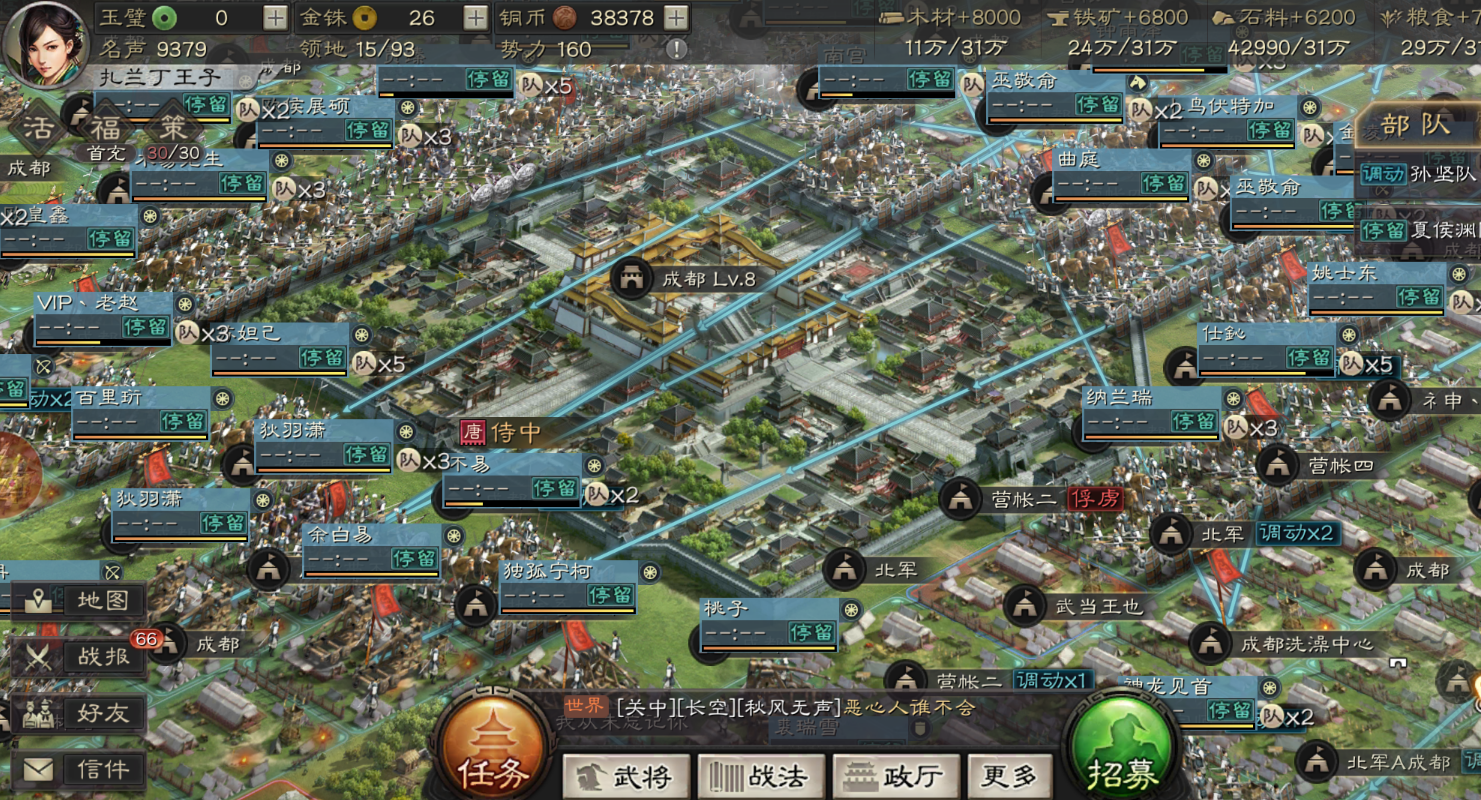Screen dimensions: 1481x800
Task: Open the 武将 generals panel
Action: click(626, 776)
